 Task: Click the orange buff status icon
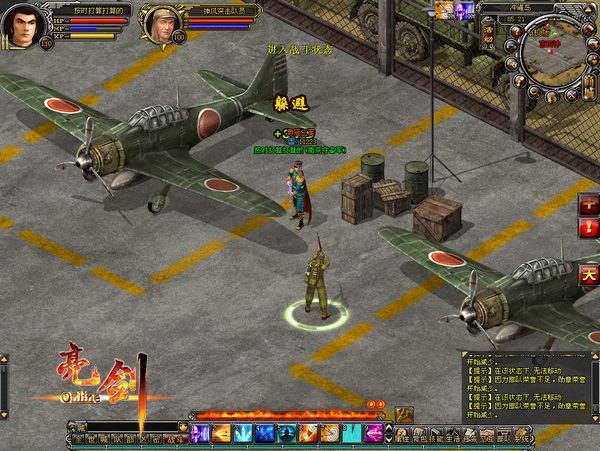(442, 9)
